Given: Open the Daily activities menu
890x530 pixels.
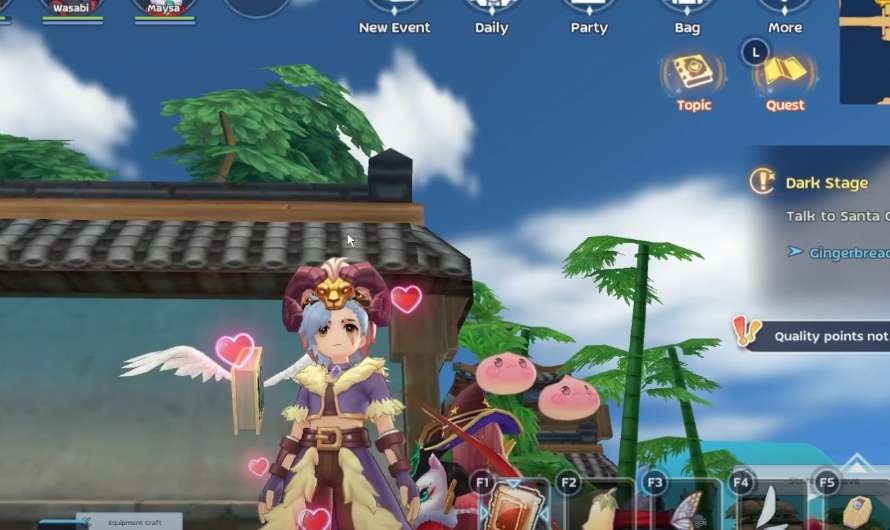Looking at the screenshot, I should tap(491, 12).
